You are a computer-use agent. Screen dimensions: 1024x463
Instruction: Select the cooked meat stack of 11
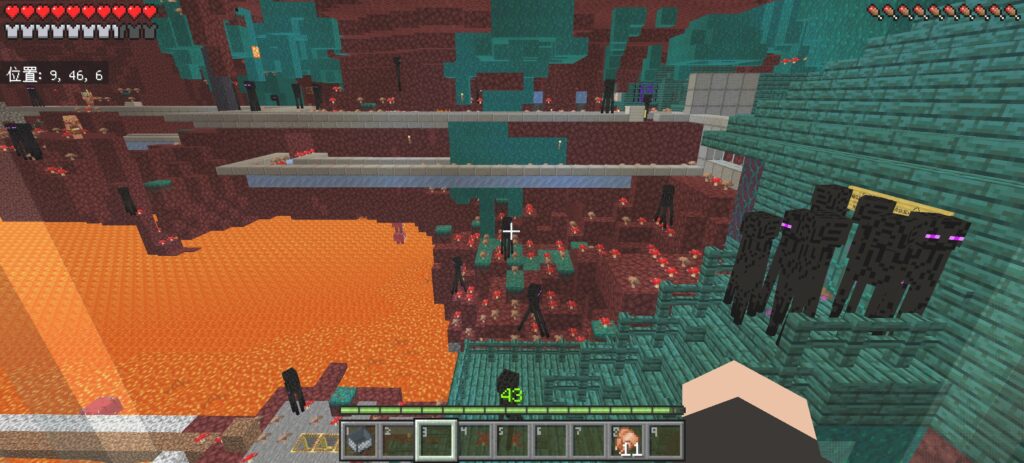[x=627, y=440]
